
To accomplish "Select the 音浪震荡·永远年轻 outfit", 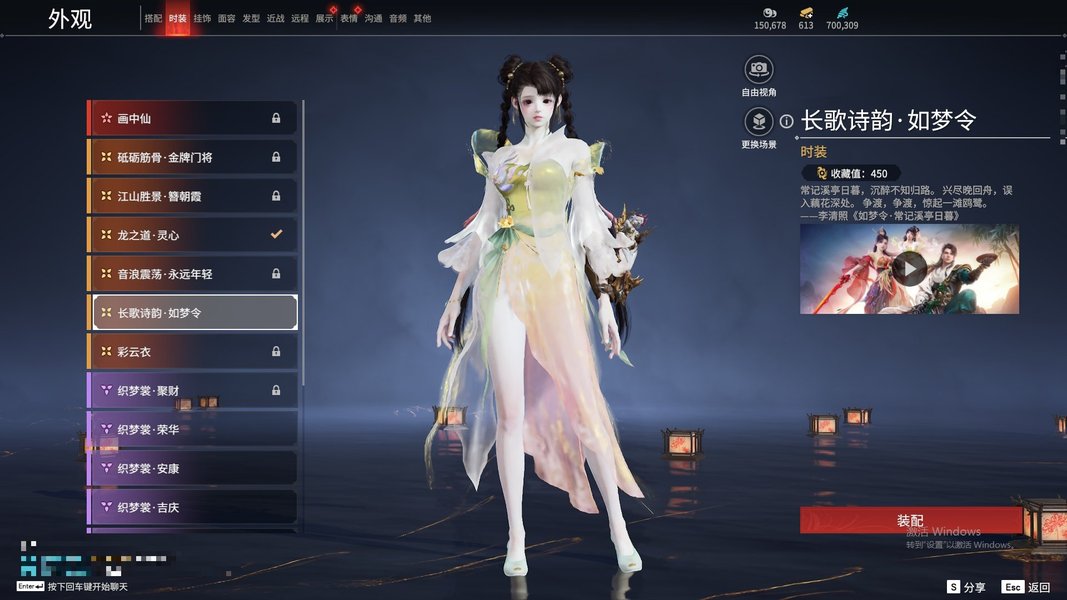I will point(192,273).
